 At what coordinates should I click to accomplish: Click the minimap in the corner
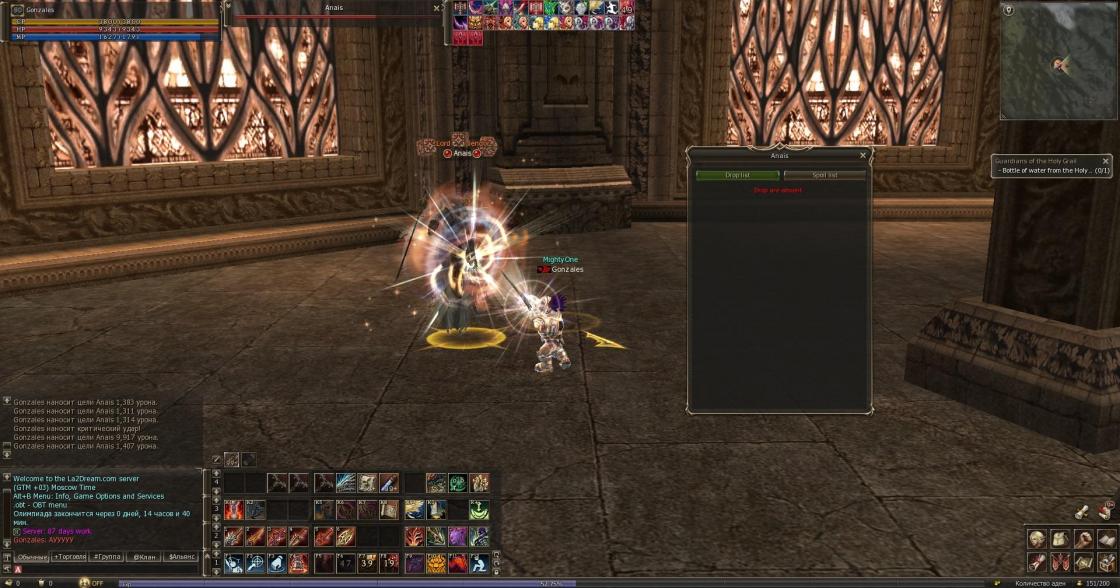[x=1059, y=61]
